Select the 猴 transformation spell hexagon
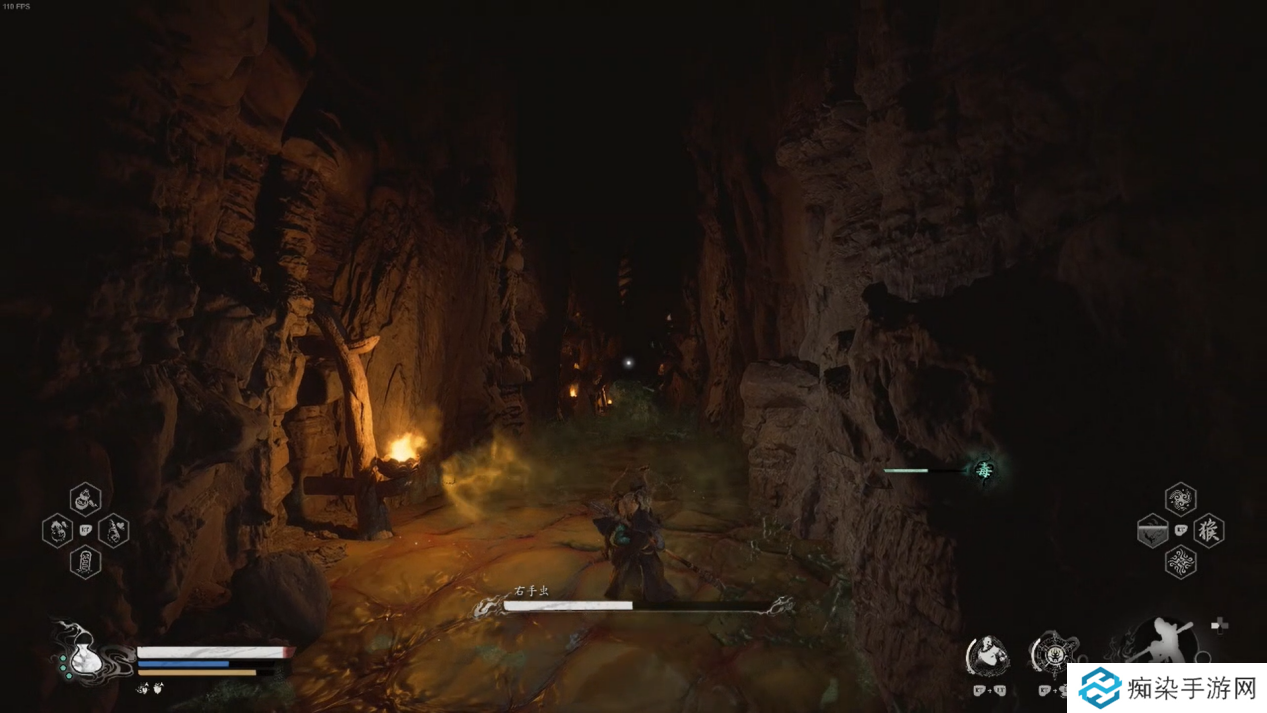Viewport: 1267px width, 713px height. pos(1209,530)
